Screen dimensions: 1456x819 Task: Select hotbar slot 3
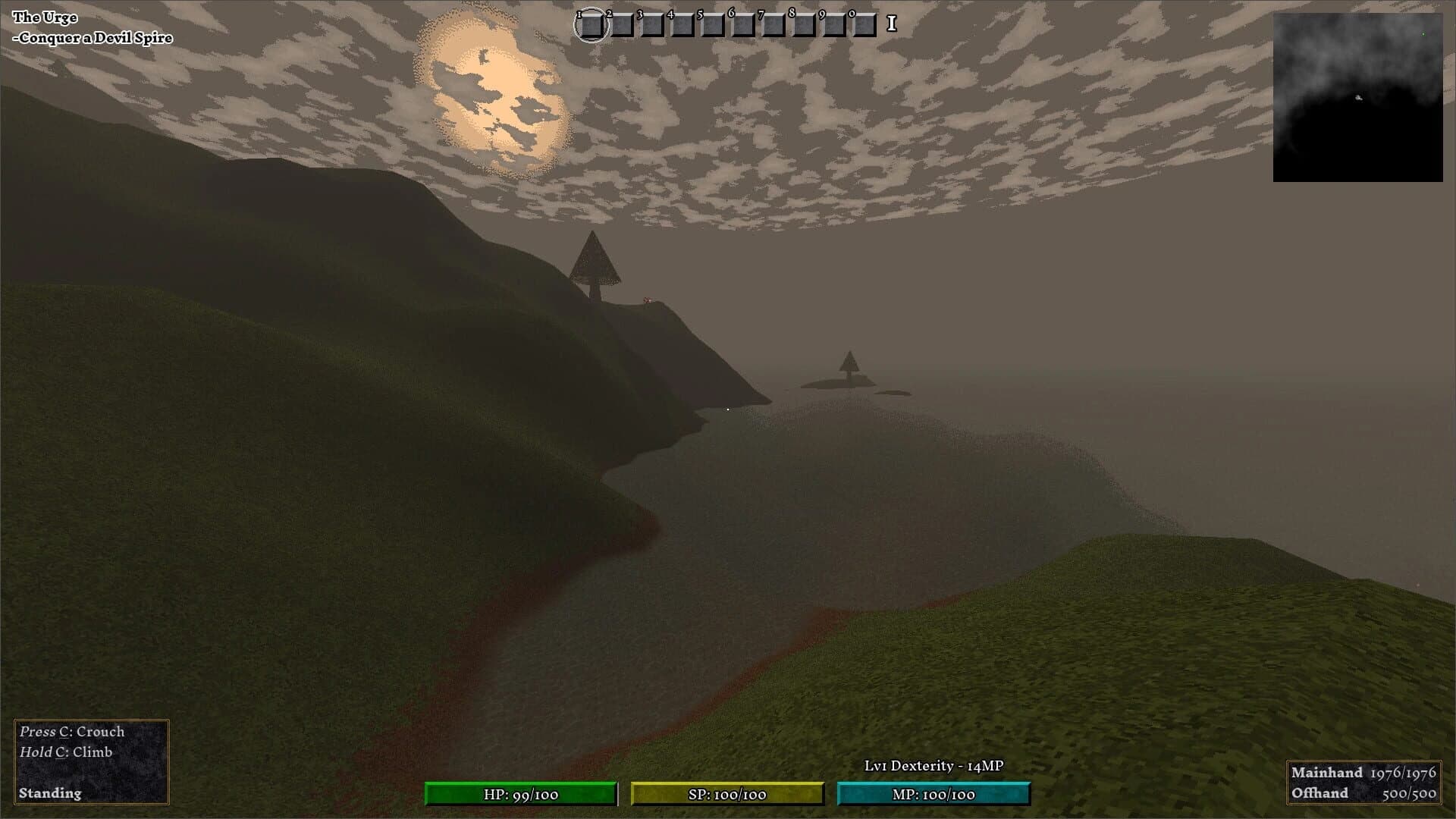click(654, 26)
